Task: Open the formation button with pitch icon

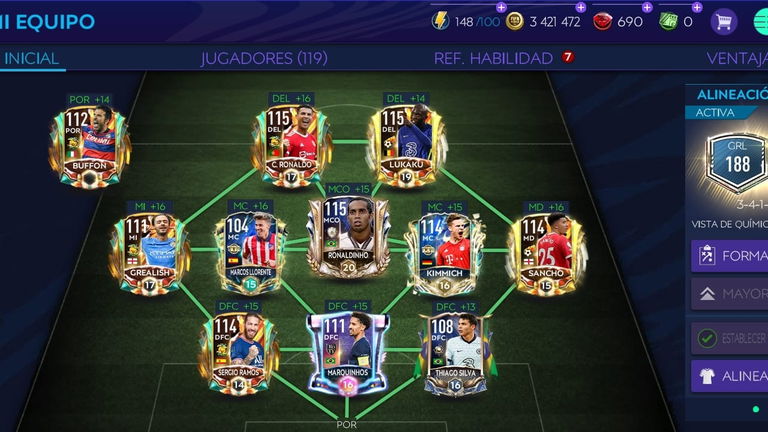Action: point(730,255)
